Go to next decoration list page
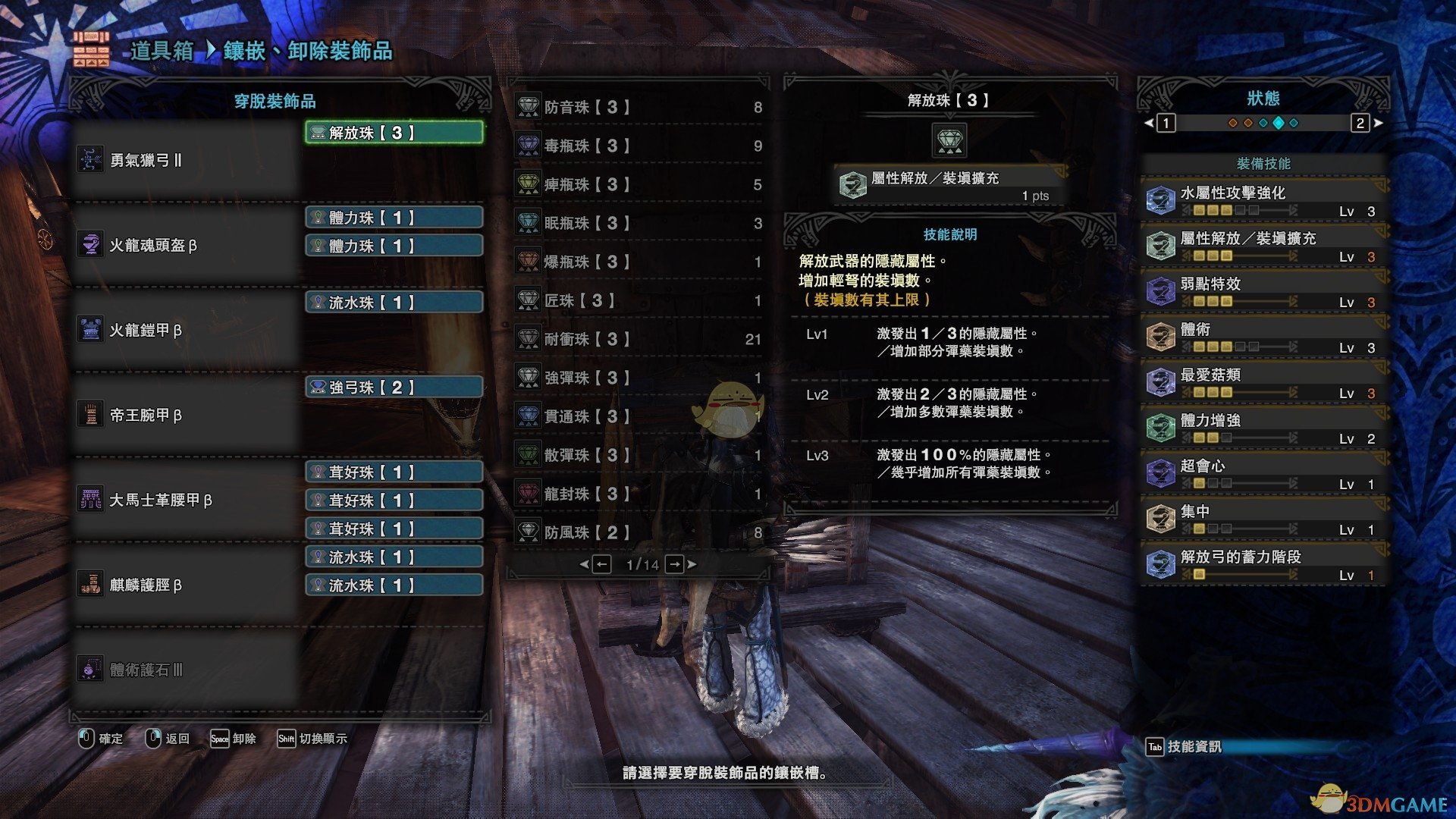Screen dimensions: 1456x819 (x=675, y=564)
